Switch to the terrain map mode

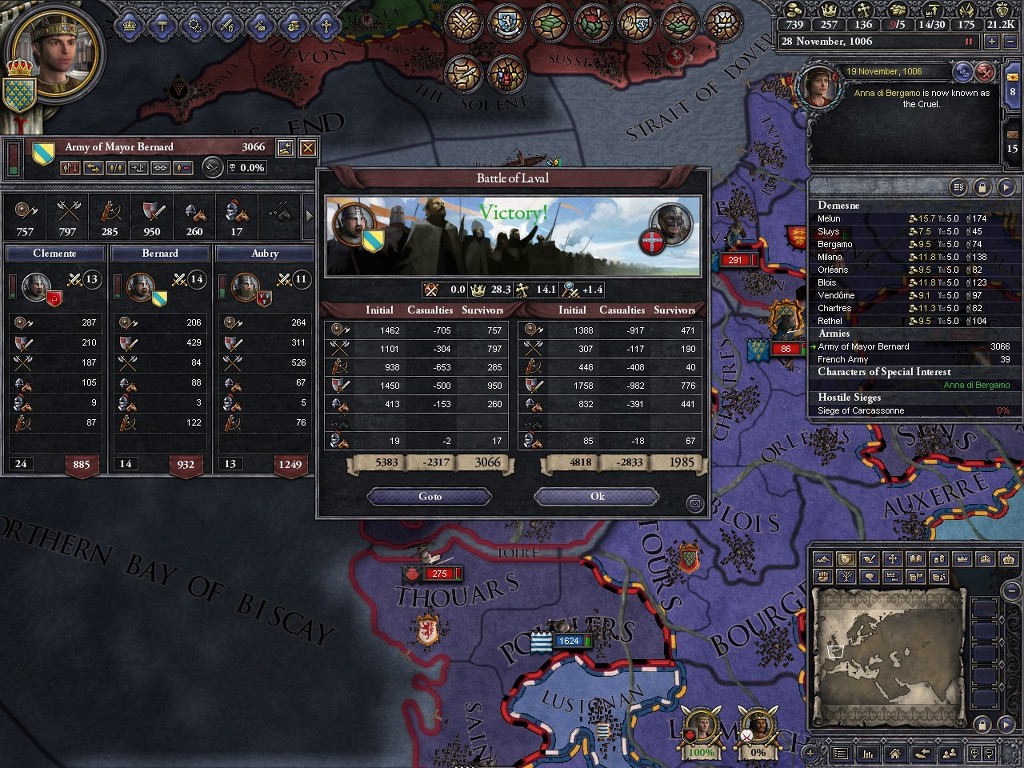[x=823, y=559]
